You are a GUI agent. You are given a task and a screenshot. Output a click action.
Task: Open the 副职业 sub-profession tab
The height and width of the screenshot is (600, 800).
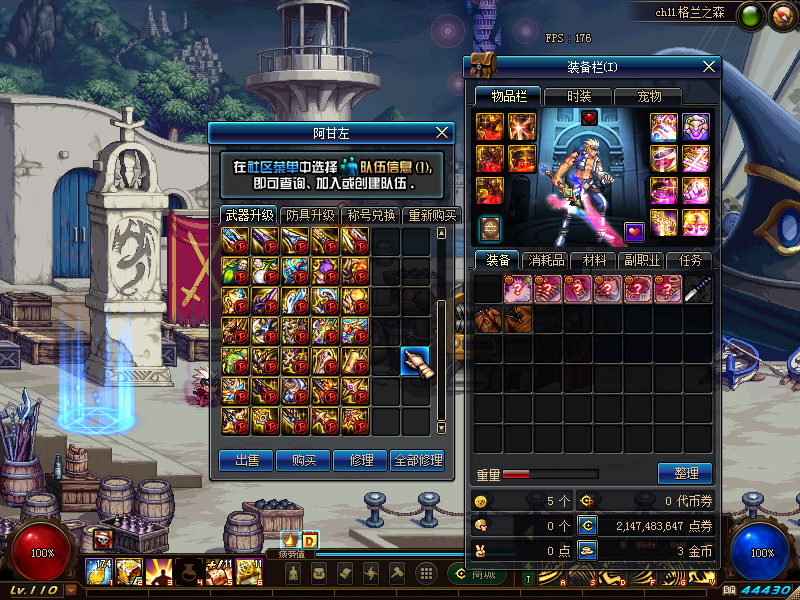pos(644,260)
